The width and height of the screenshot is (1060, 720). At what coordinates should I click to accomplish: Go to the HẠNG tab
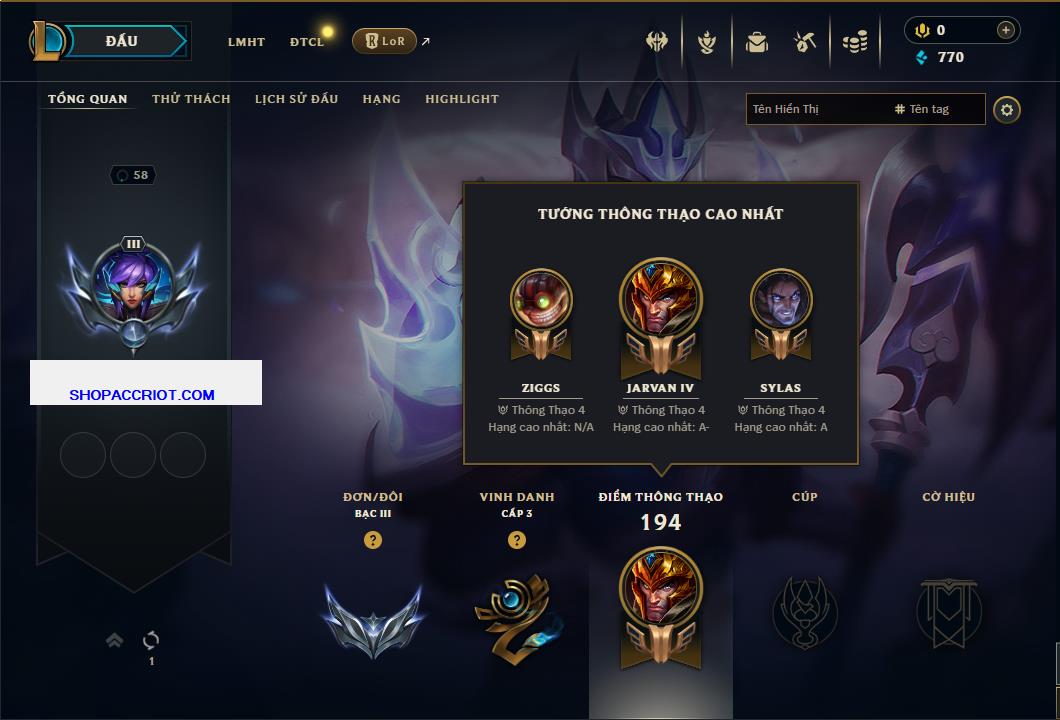point(381,99)
